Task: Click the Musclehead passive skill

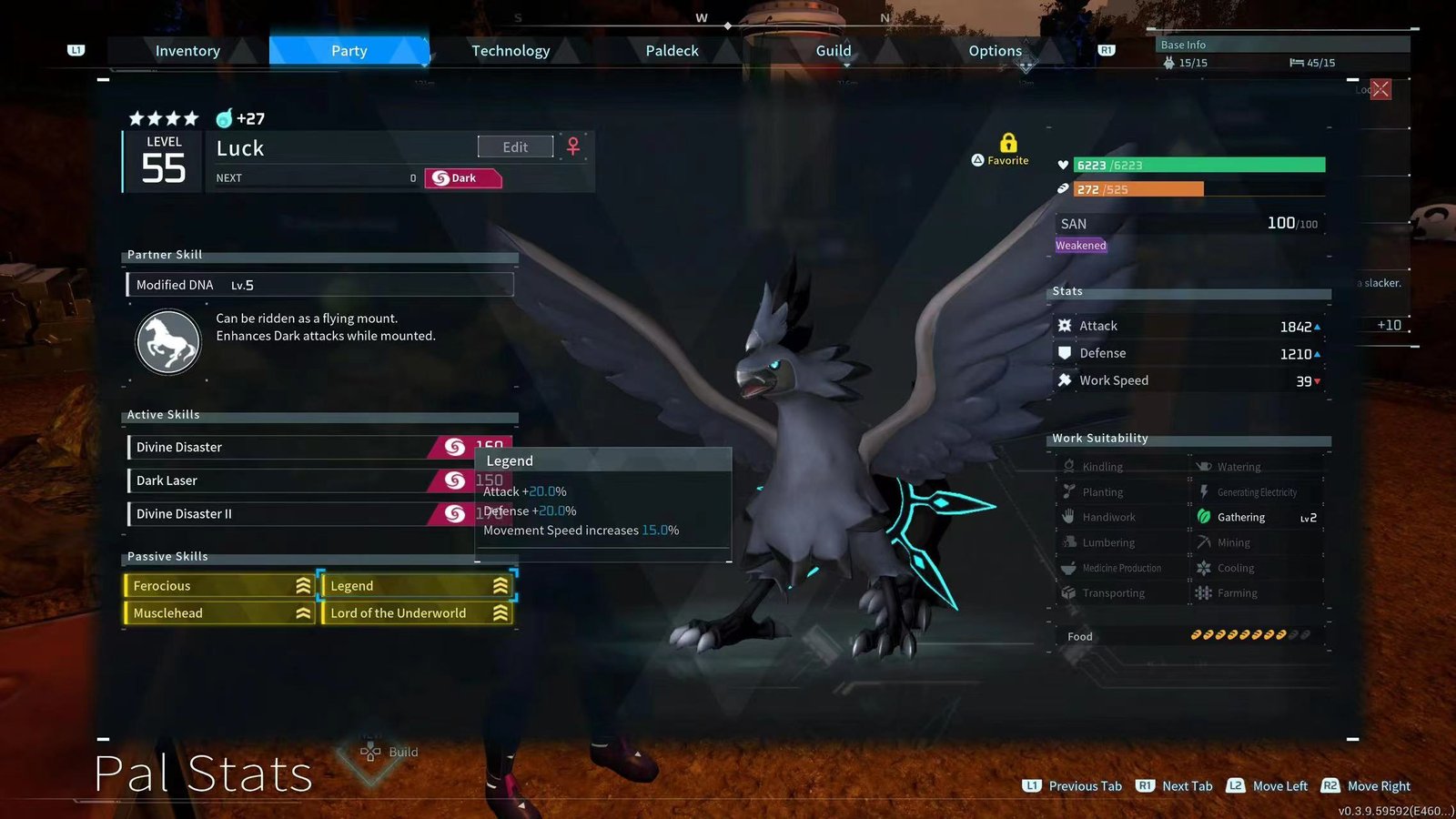Action: pos(219,613)
